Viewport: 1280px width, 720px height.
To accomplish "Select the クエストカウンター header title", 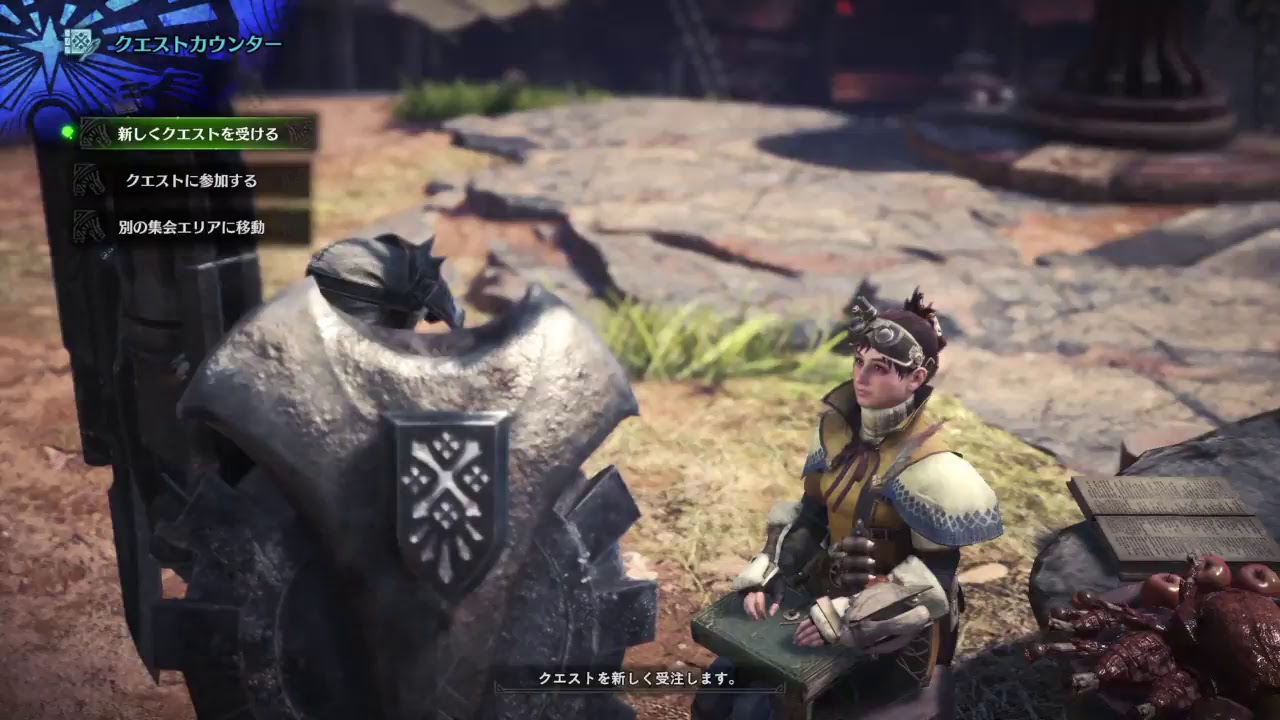I will pyautogui.click(x=197, y=43).
